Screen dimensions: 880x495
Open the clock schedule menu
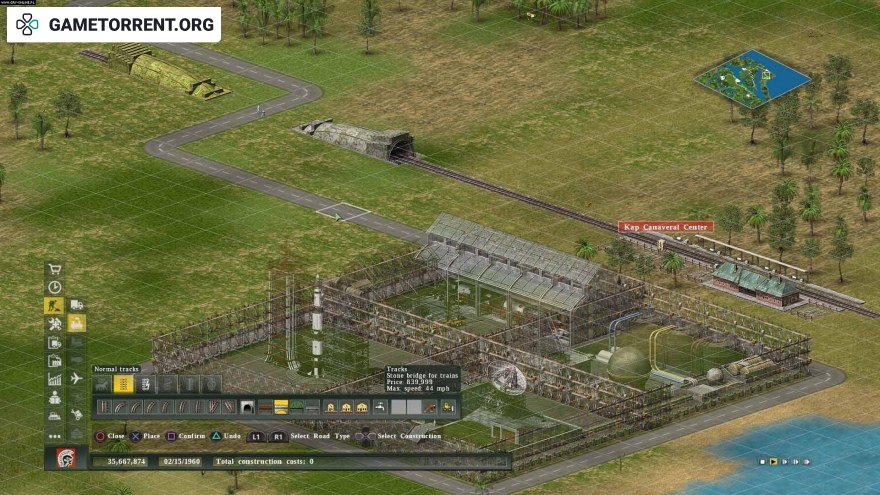click(x=55, y=287)
